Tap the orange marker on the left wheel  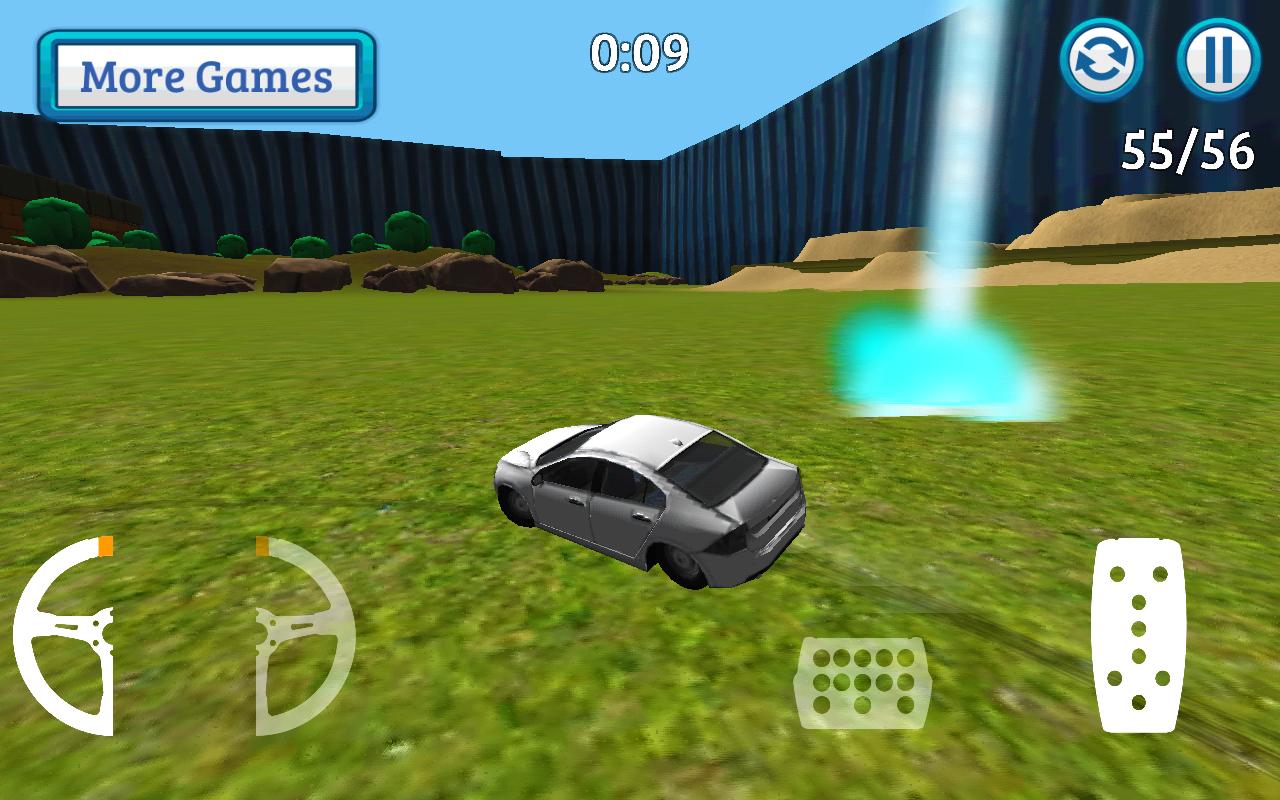(x=103, y=546)
